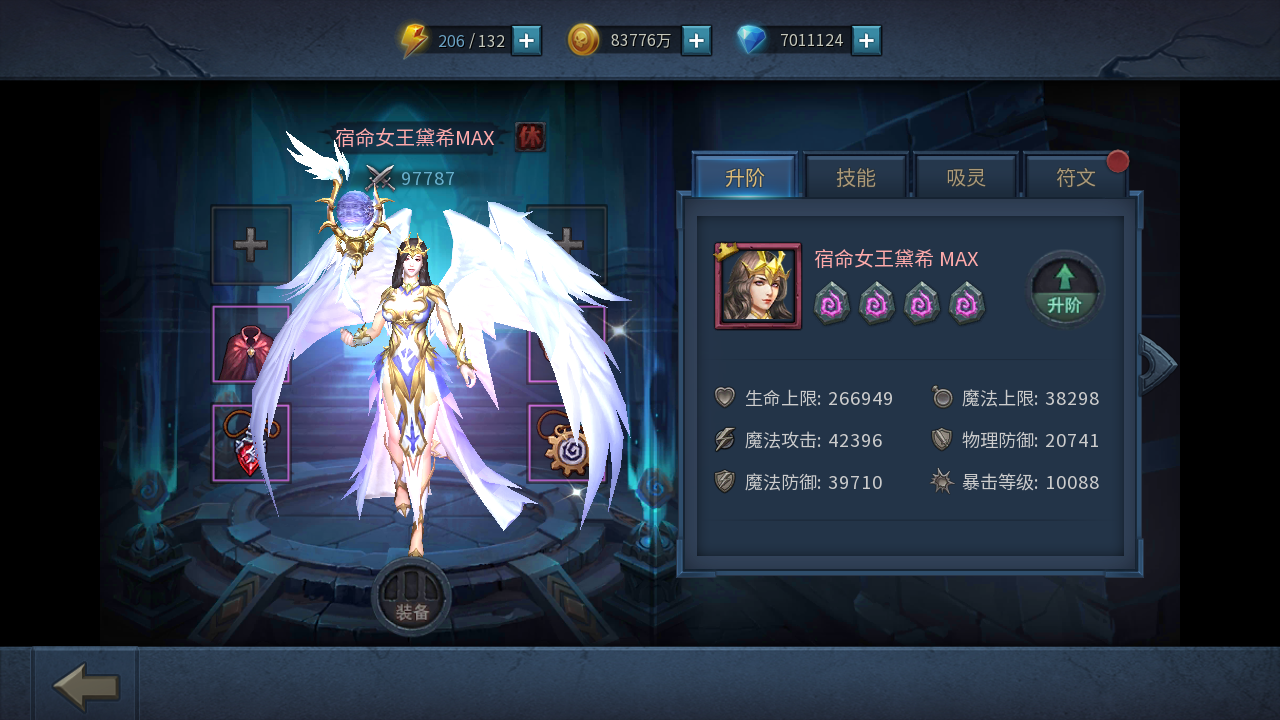Viewport: 1280px width, 720px height.
Task: Go back using the left arrow button
Action: click(86, 686)
